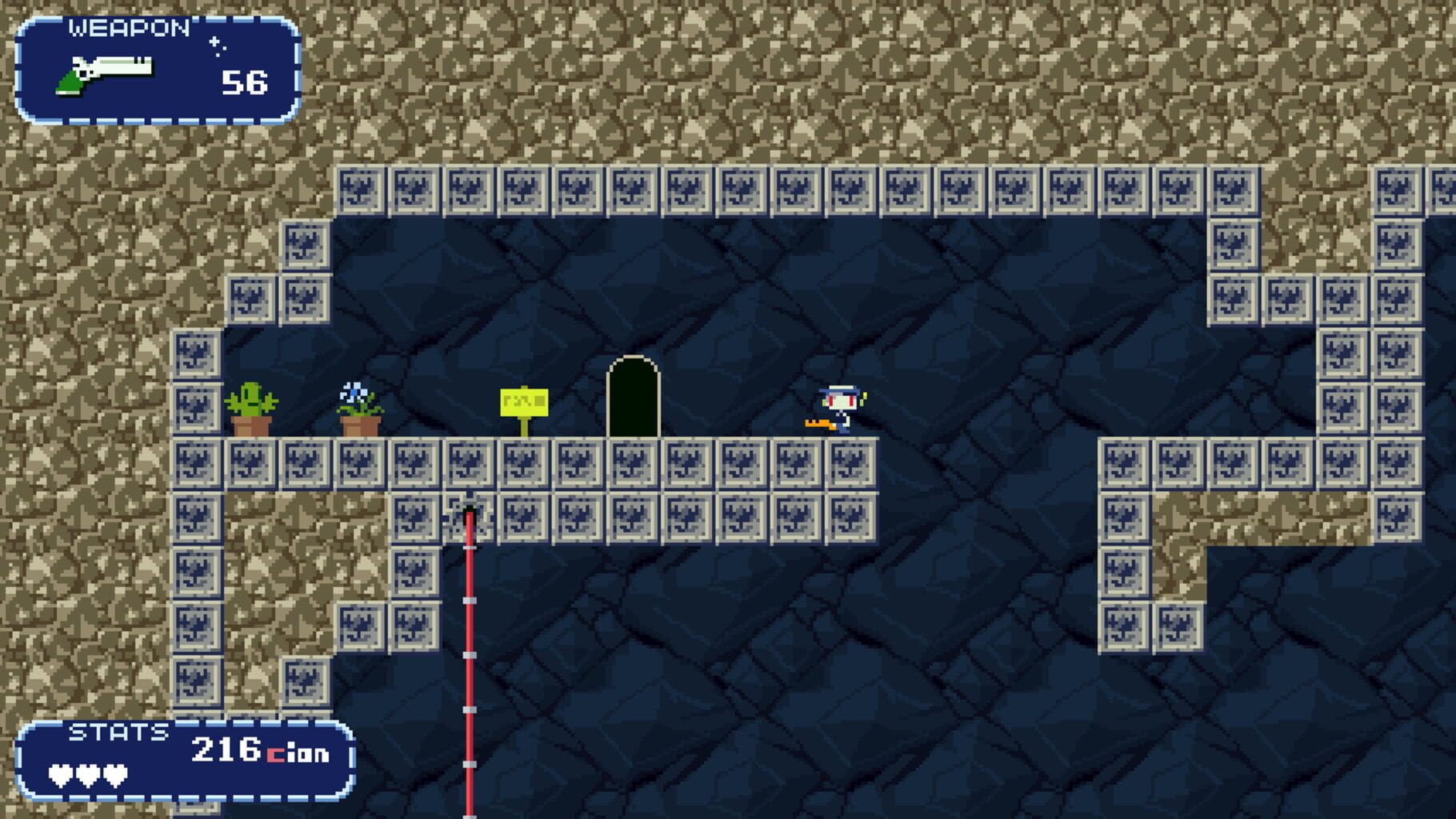Click the ammo count showing 56
1456x819 pixels.
(245, 80)
